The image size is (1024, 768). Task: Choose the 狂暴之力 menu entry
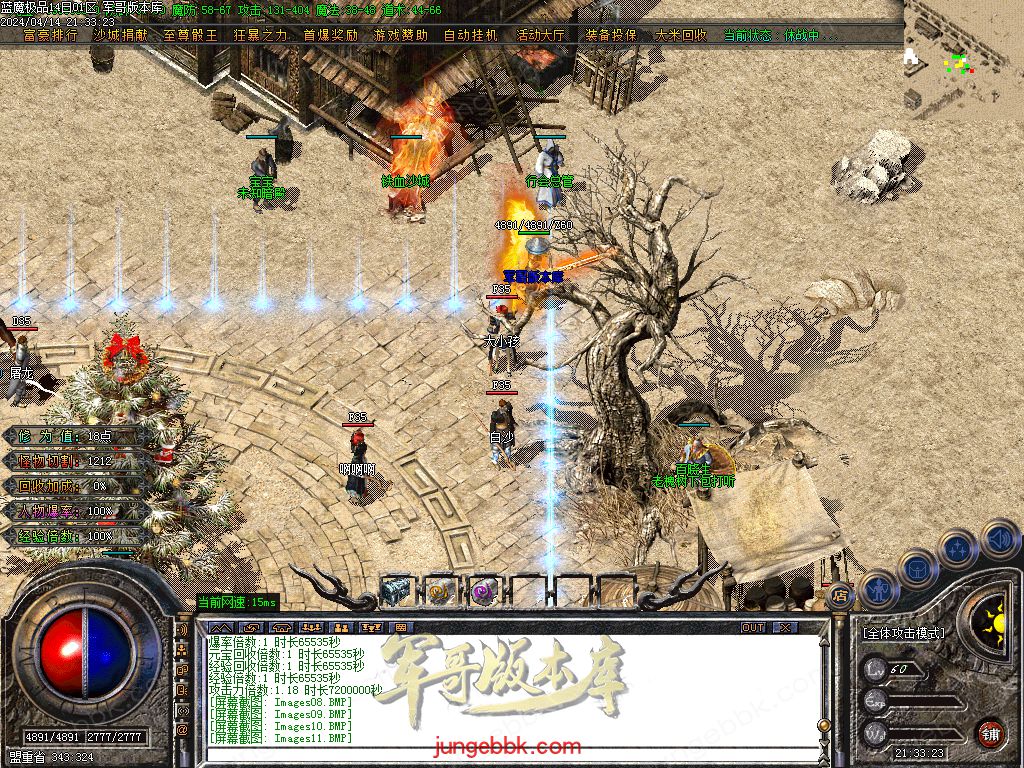[261, 35]
